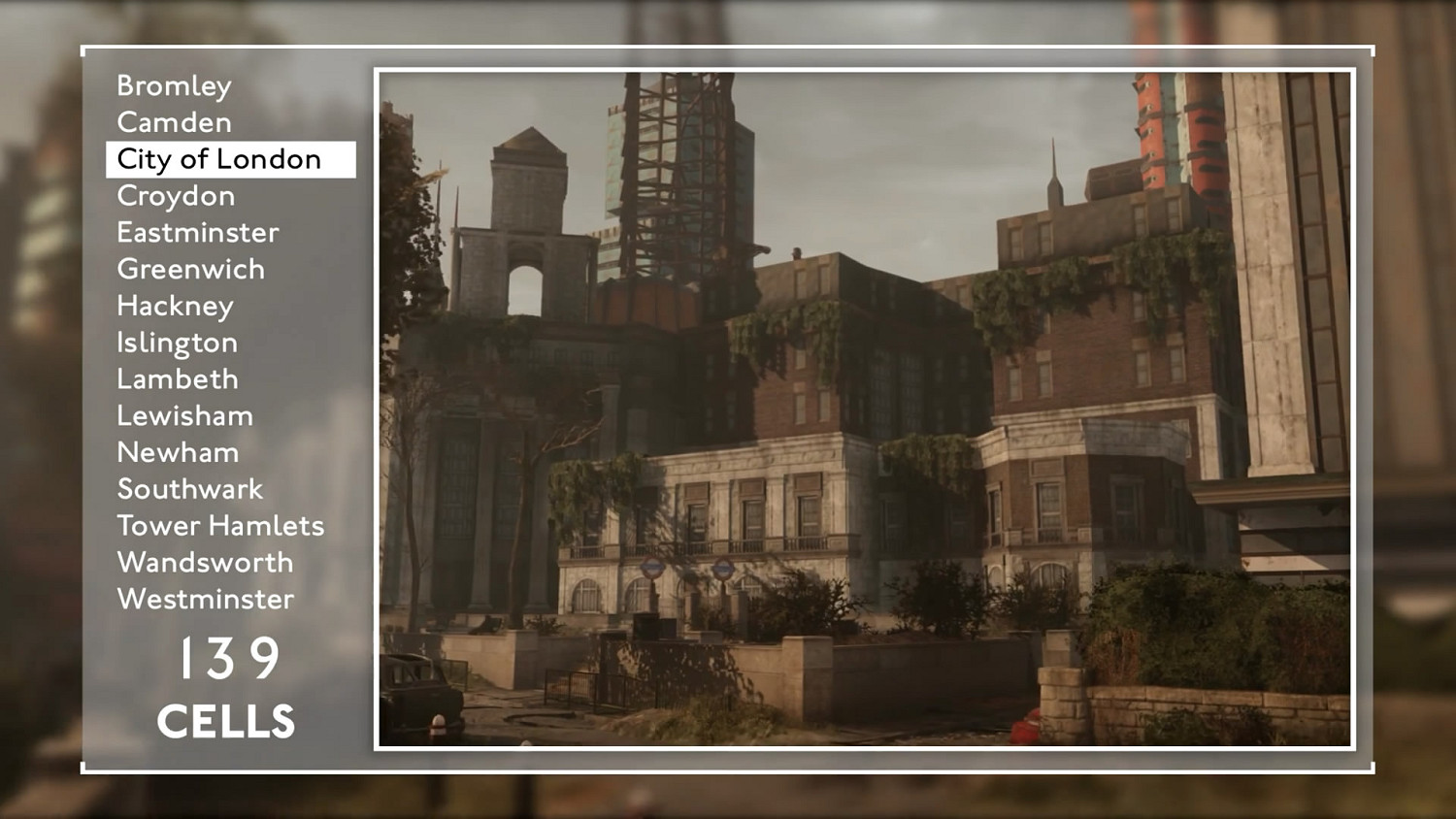The height and width of the screenshot is (819, 1456).
Task: Select Islington from the borough list
Action: tap(178, 343)
